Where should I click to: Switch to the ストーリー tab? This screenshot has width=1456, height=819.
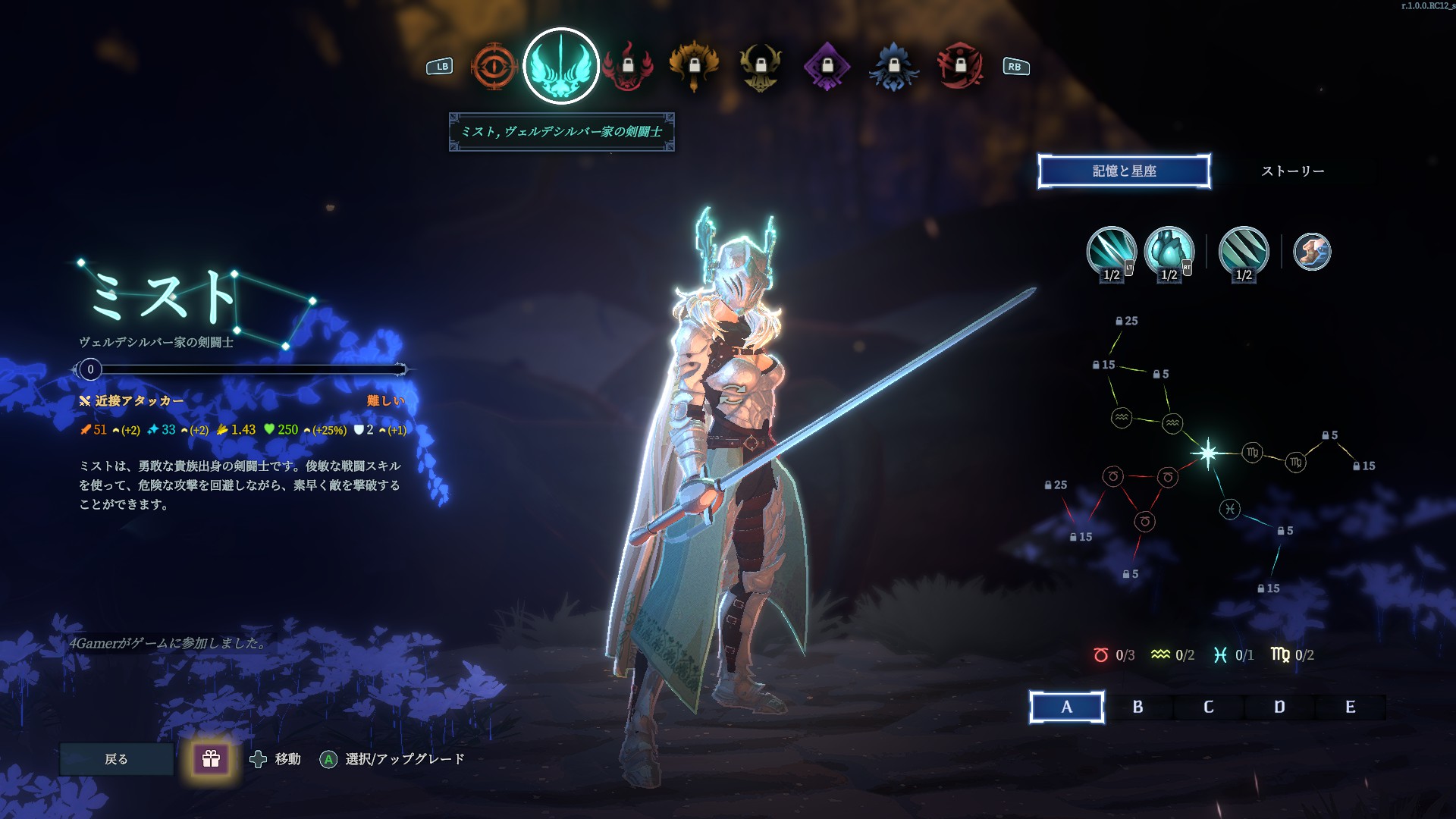(1292, 171)
